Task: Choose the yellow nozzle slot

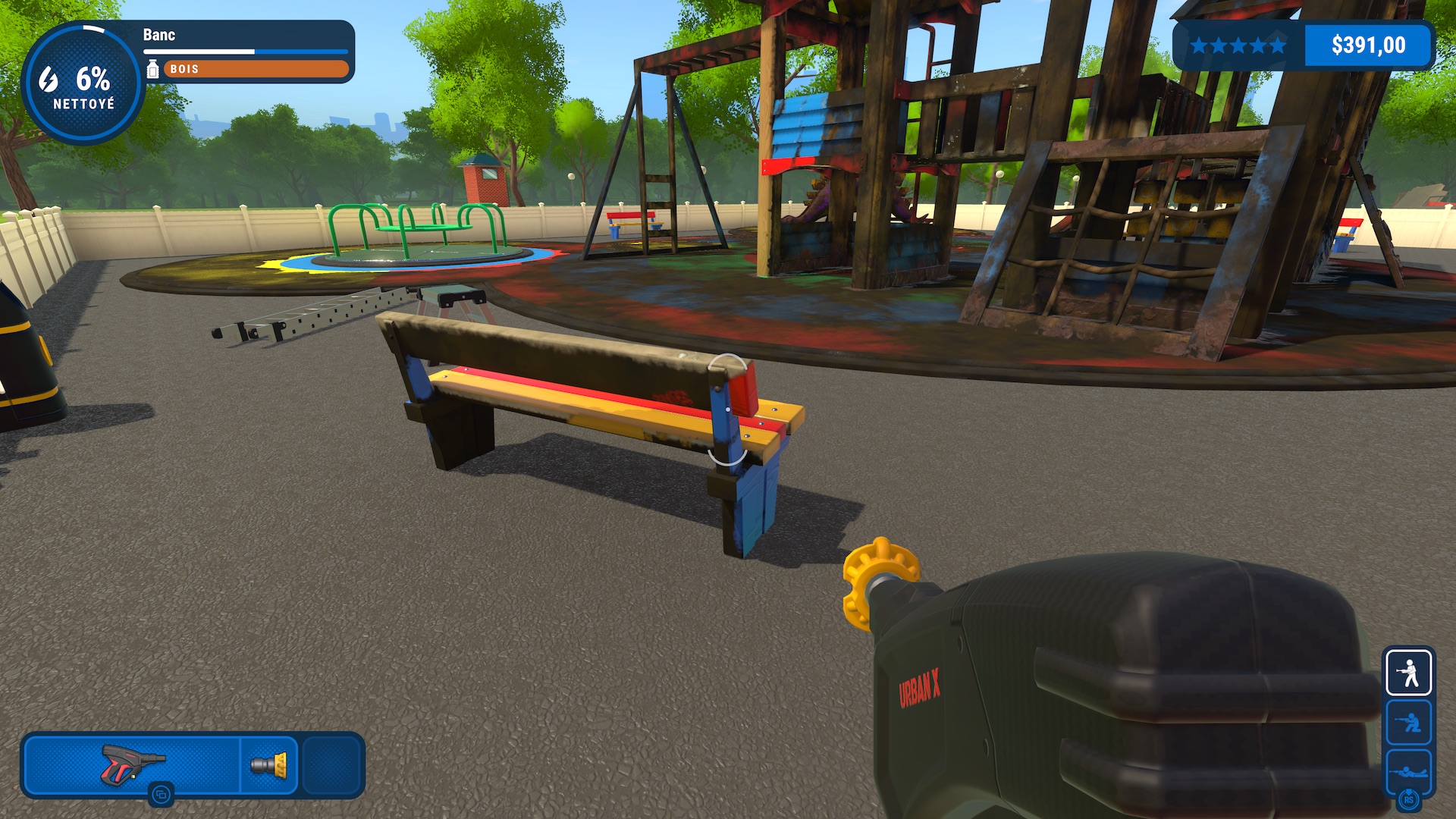Action: point(269,764)
